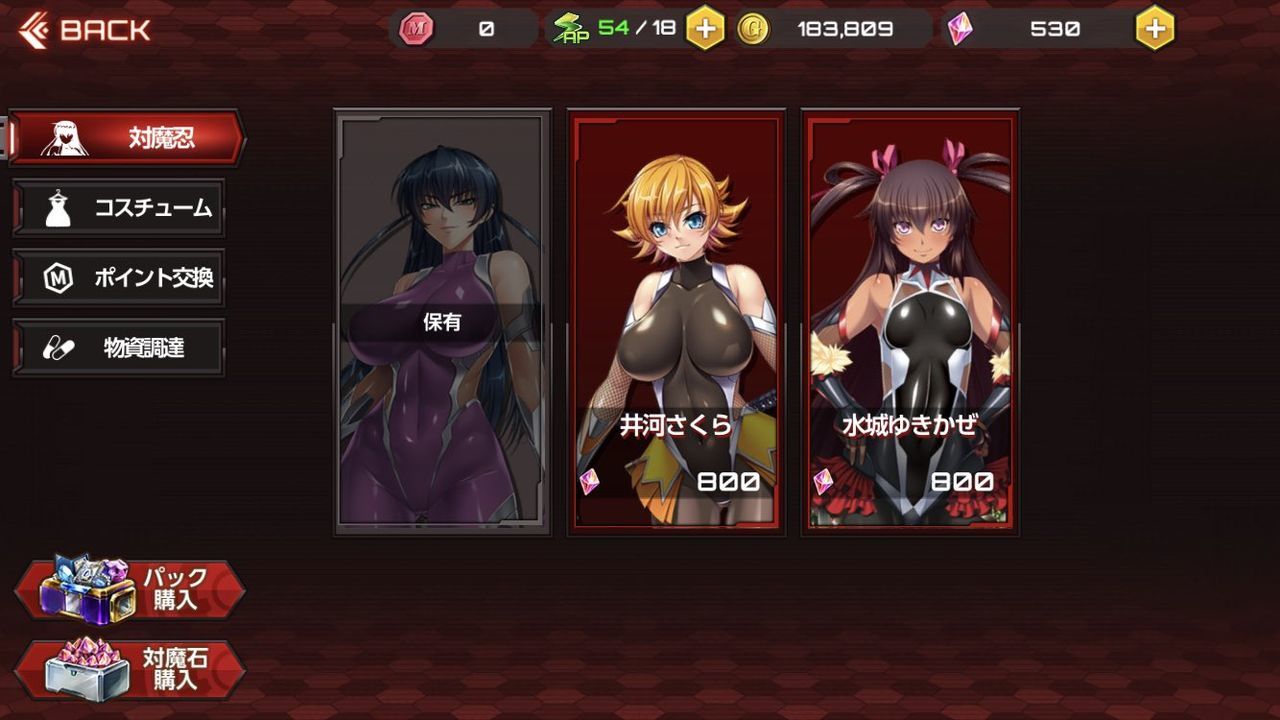The width and height of the screenshot is (1280, 720).
Task: Open the パック購入 pack purchase
Action: click(x=130, y=590)
